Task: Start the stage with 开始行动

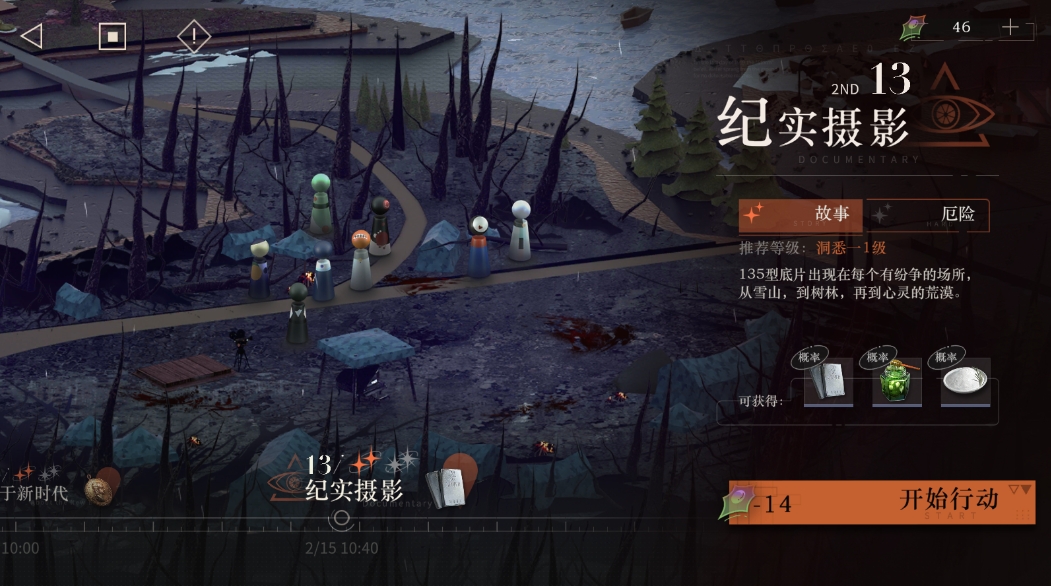Action: tap(882, 502)
